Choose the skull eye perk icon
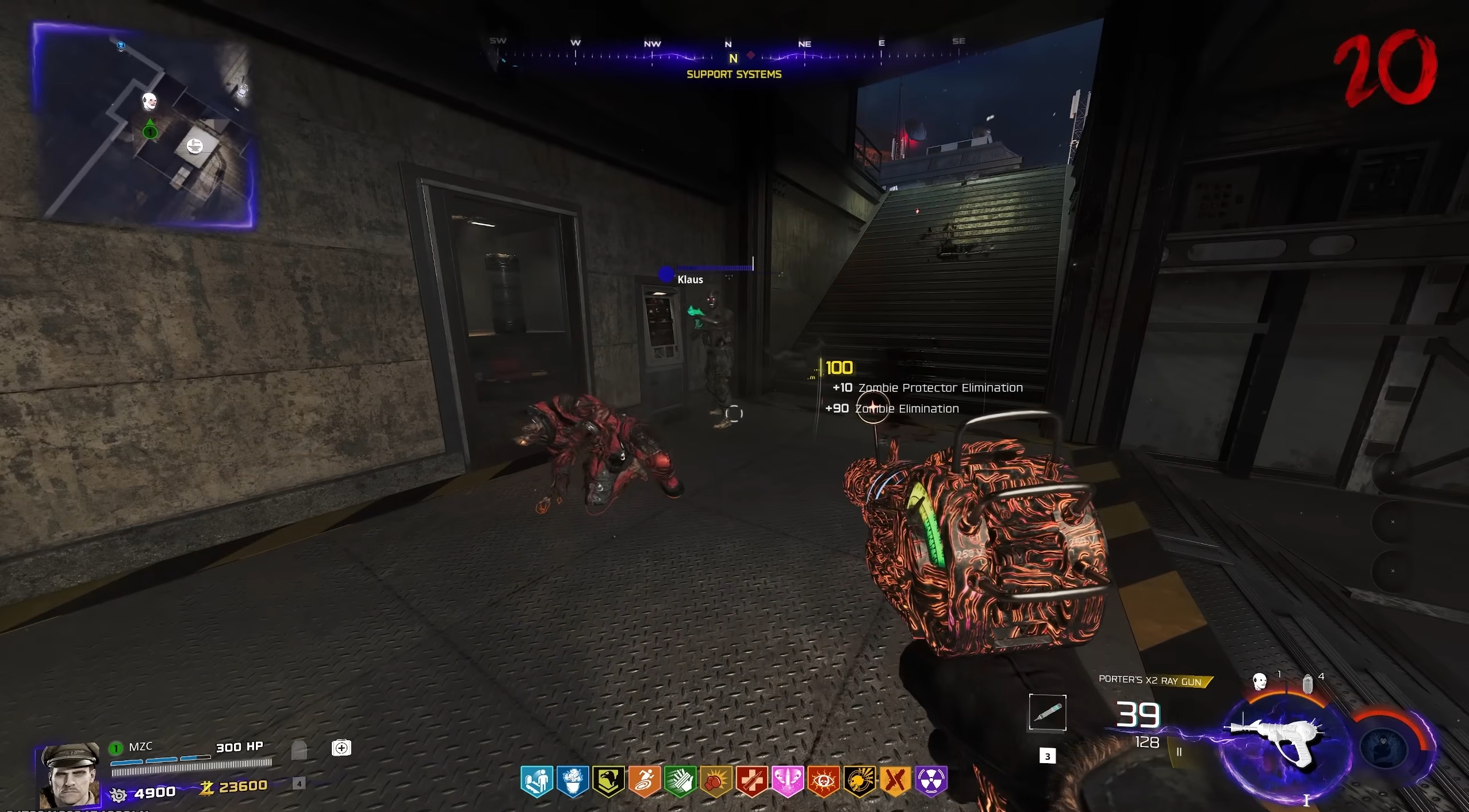This screenshot has height=812, width=1469. (823, 781)
